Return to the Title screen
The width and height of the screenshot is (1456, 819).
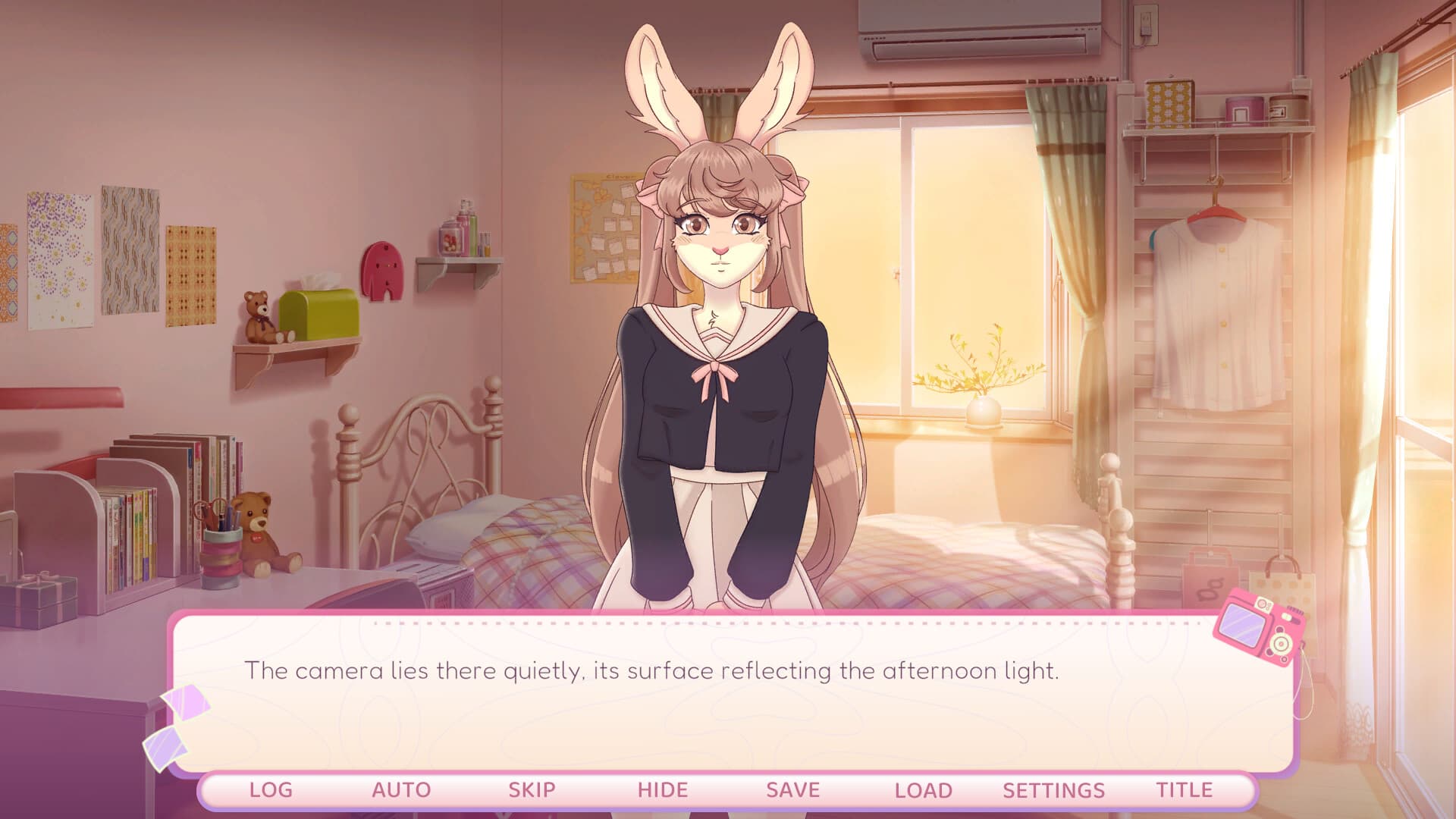1187,789
